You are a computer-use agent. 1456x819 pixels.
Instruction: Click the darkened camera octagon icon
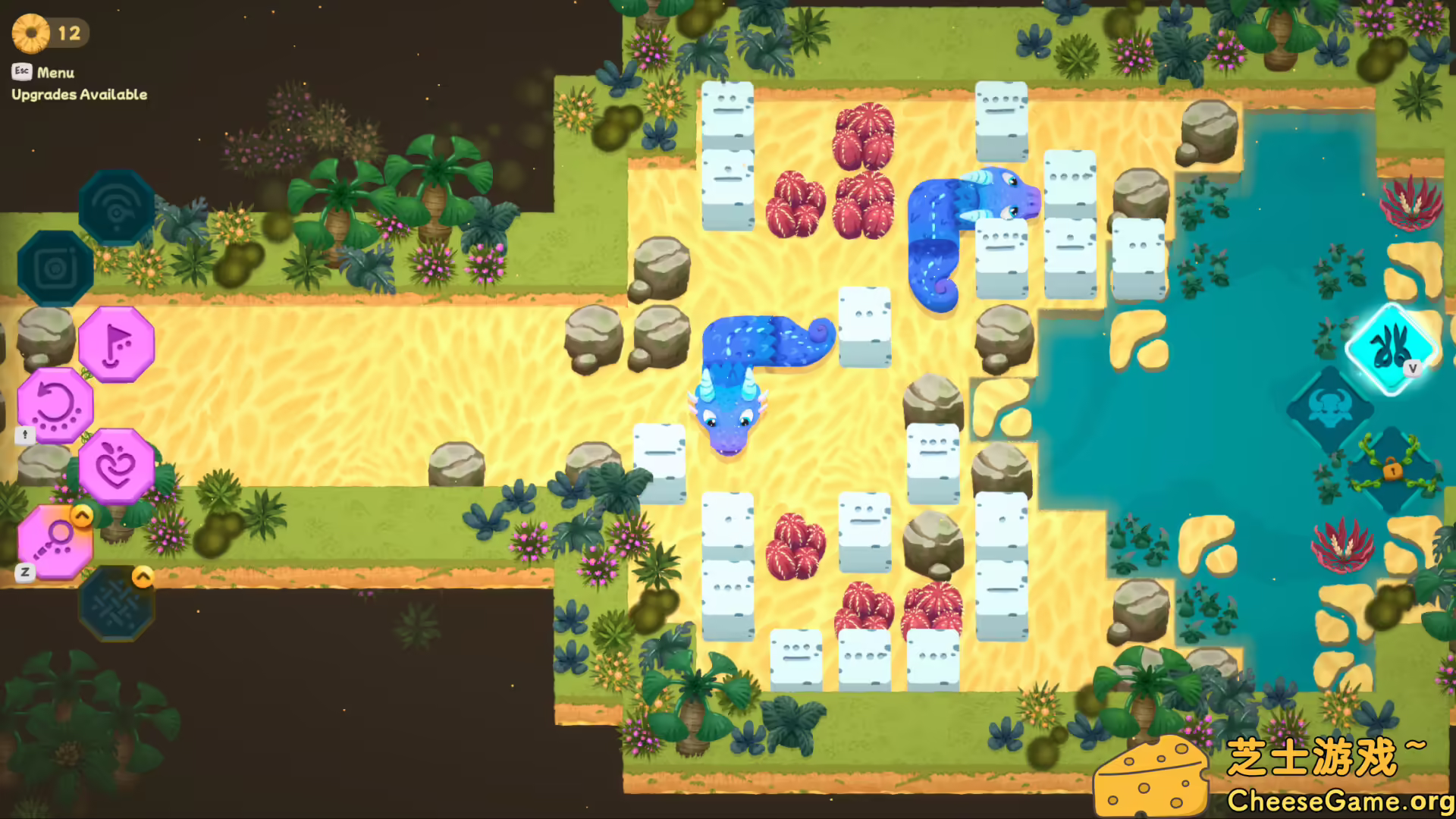[x=53, y=269]
